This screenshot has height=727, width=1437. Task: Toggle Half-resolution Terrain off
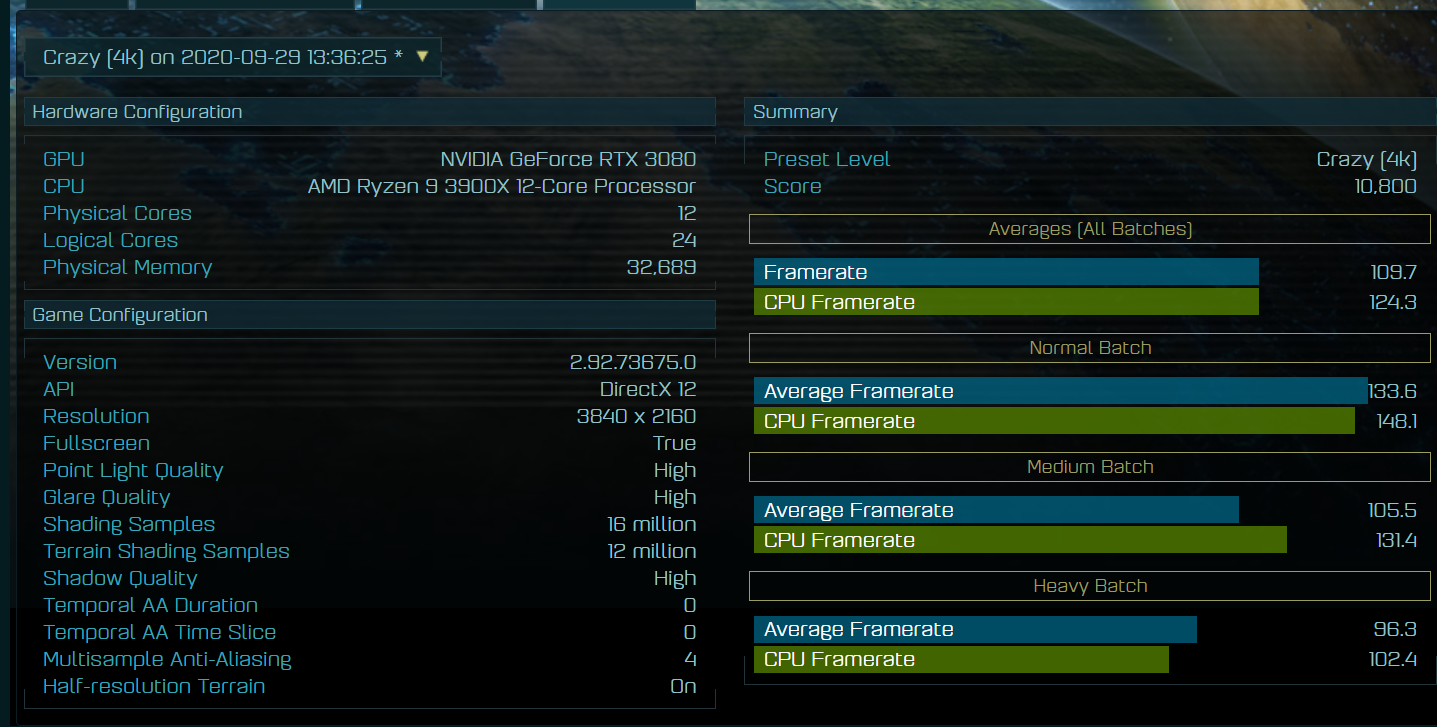[683, 686]
